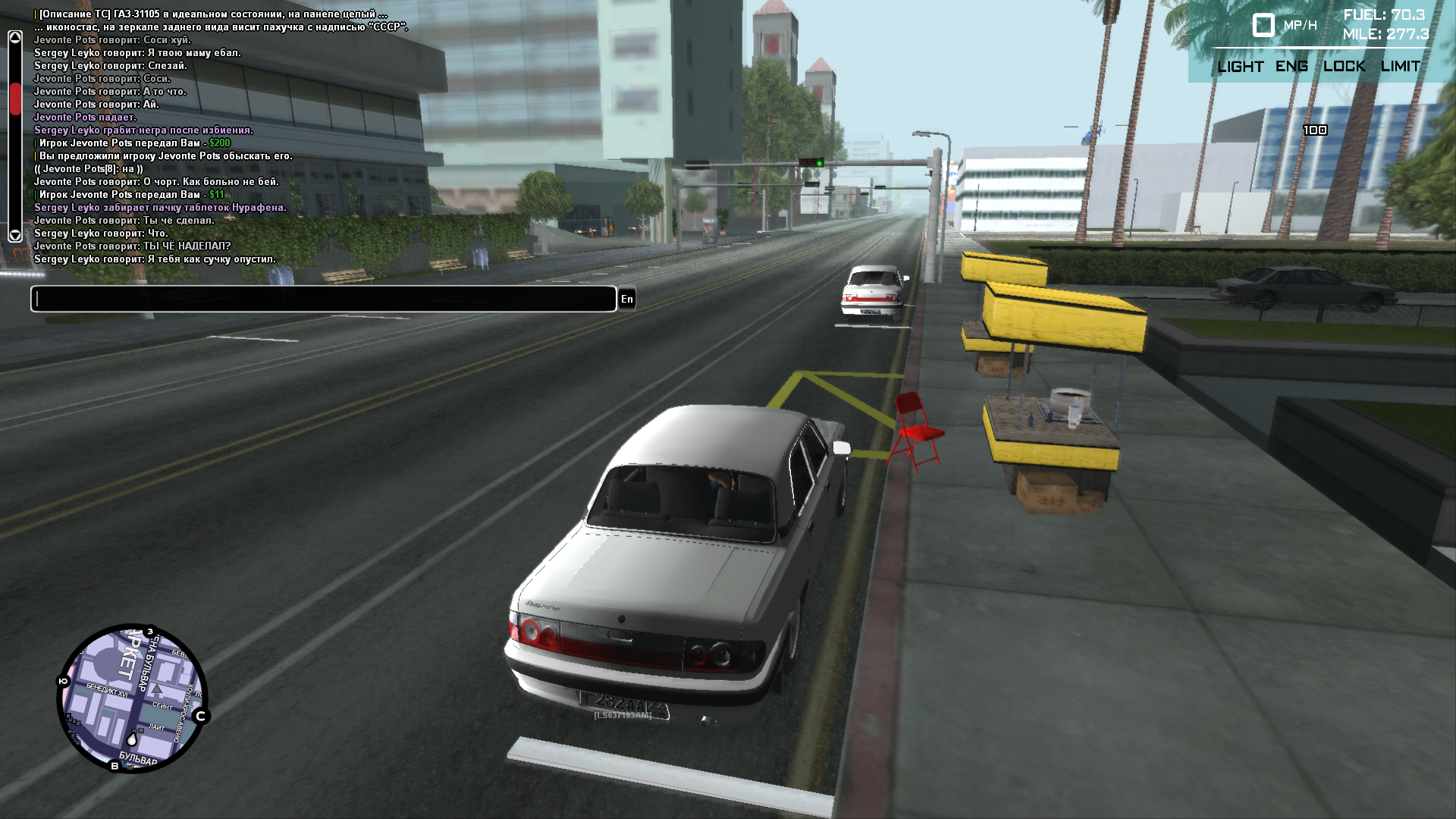Click the red chat scrollbar thumb

pos(15,99)
